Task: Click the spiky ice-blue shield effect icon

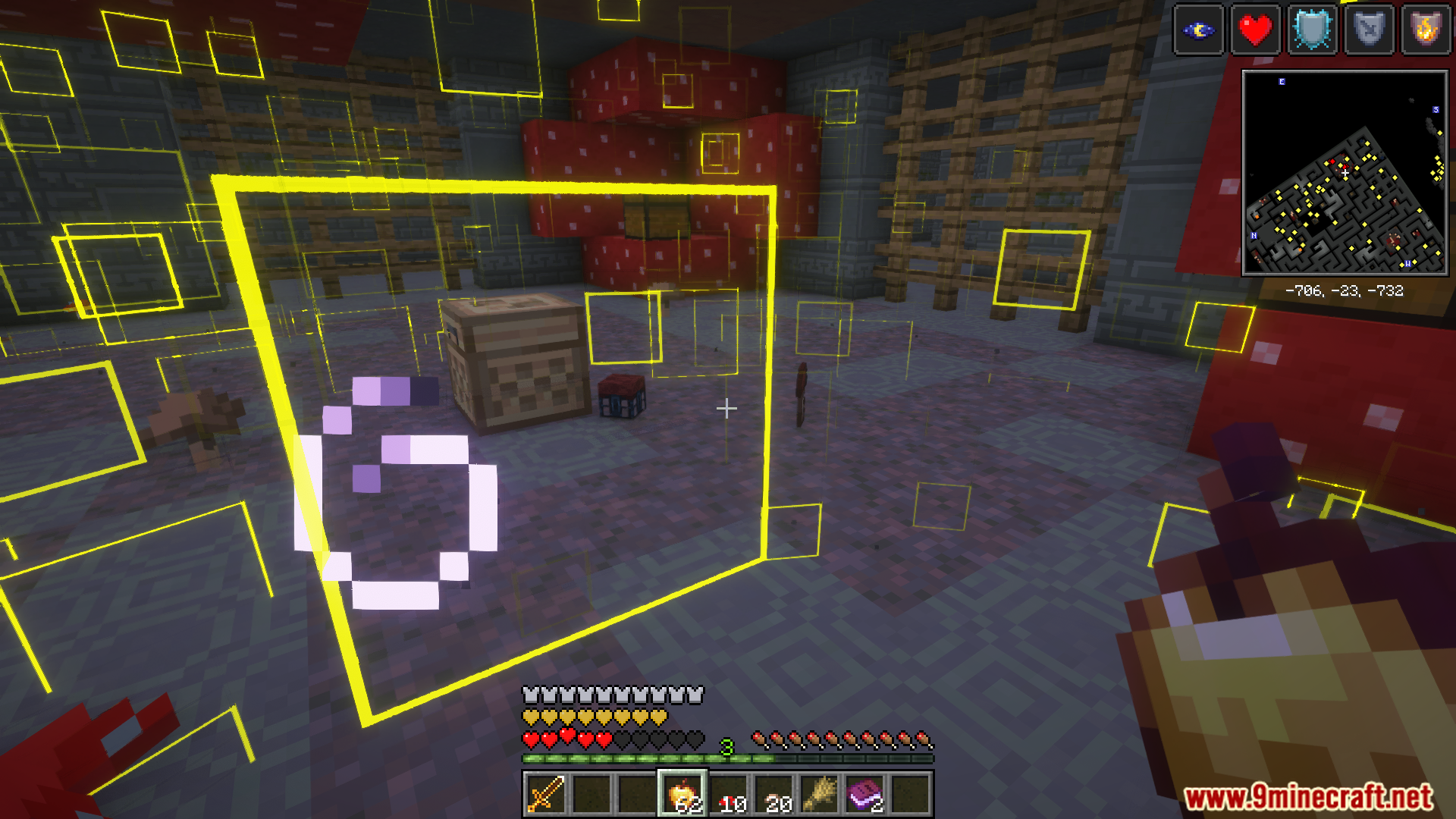Action: [1313, 30]
